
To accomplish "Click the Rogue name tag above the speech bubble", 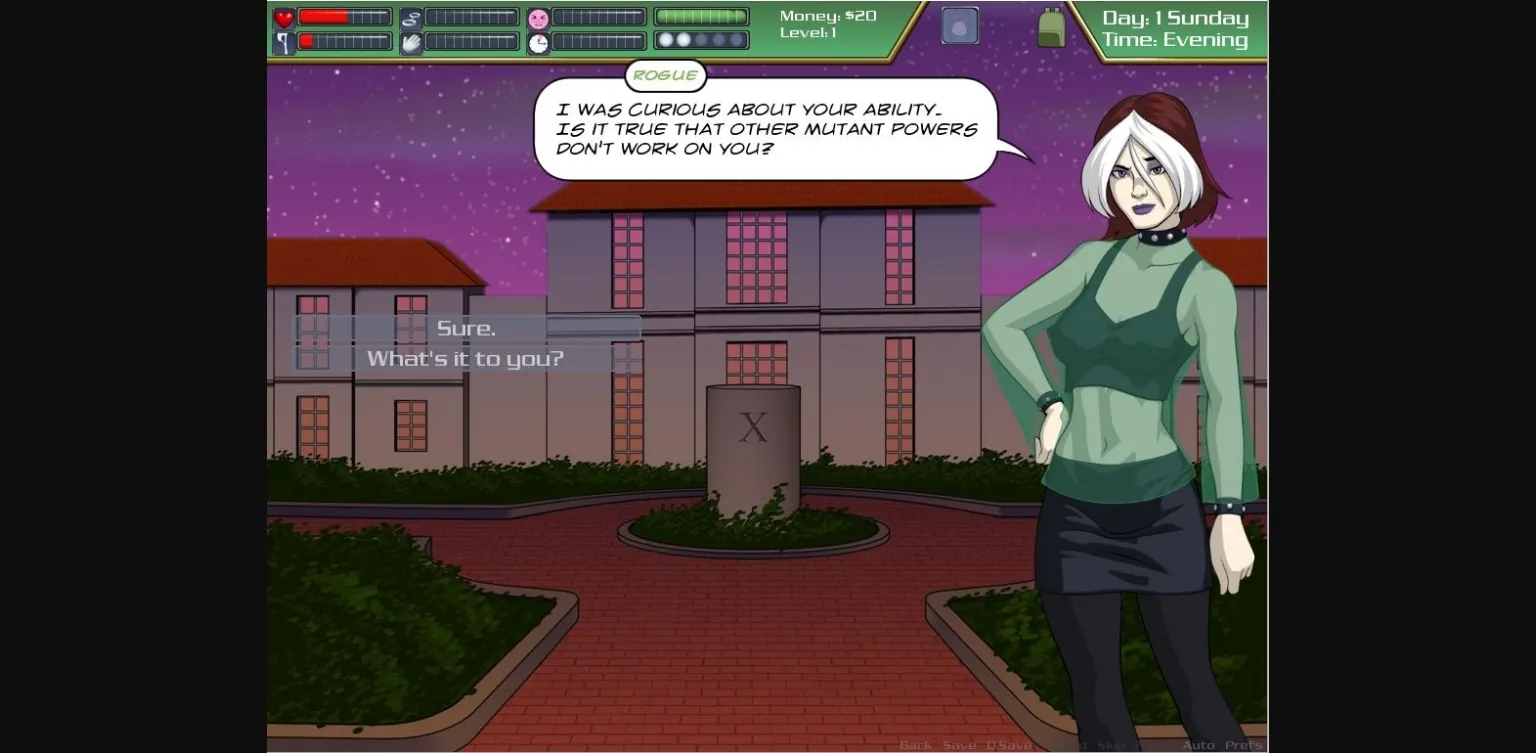I will (665, 75).
